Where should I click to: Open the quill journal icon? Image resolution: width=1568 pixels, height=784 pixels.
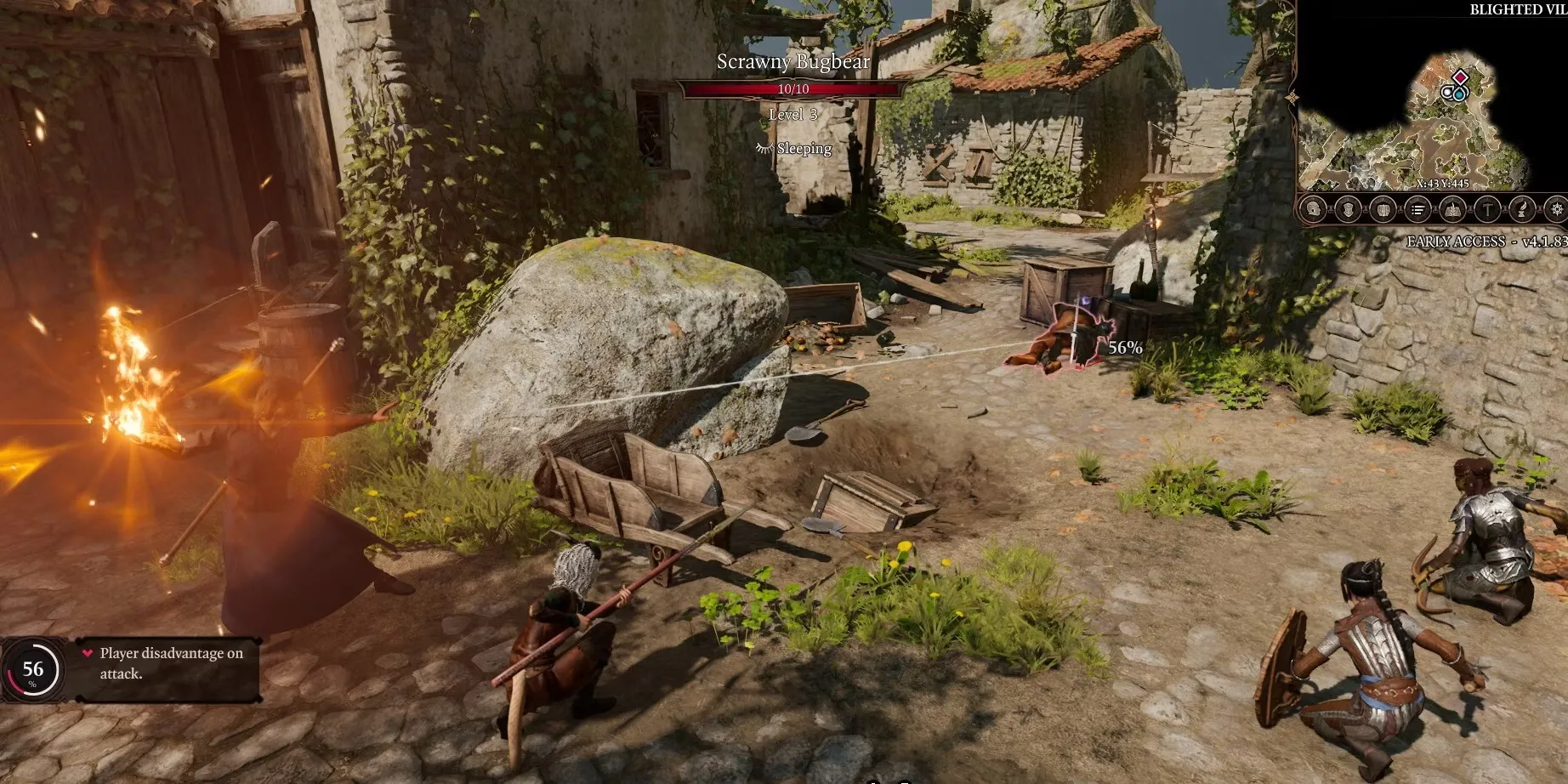click(x=1522, y=209)
